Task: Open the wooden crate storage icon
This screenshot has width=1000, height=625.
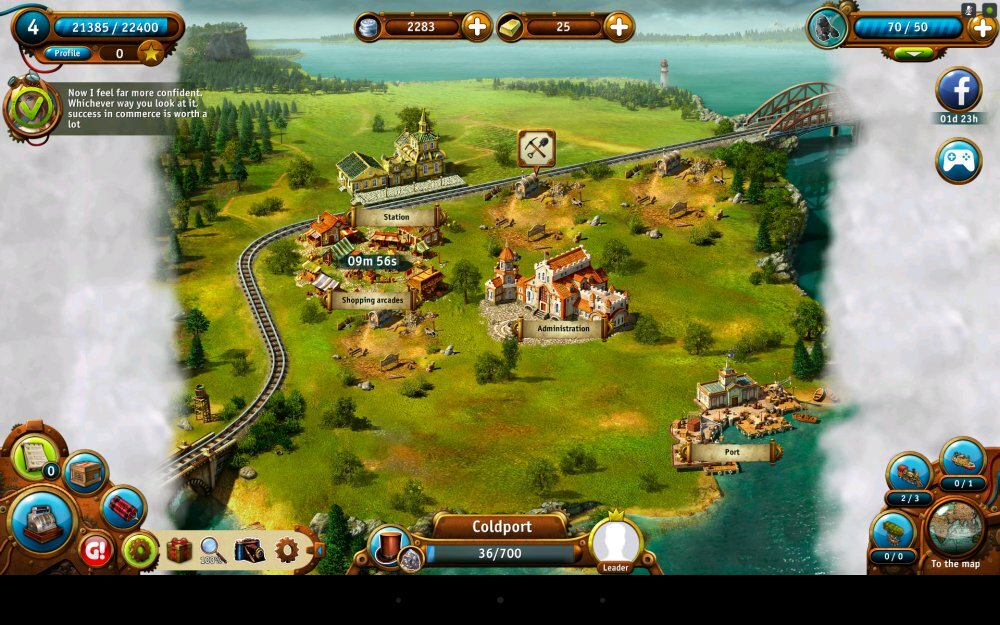Action: click(x=86, y=473)
